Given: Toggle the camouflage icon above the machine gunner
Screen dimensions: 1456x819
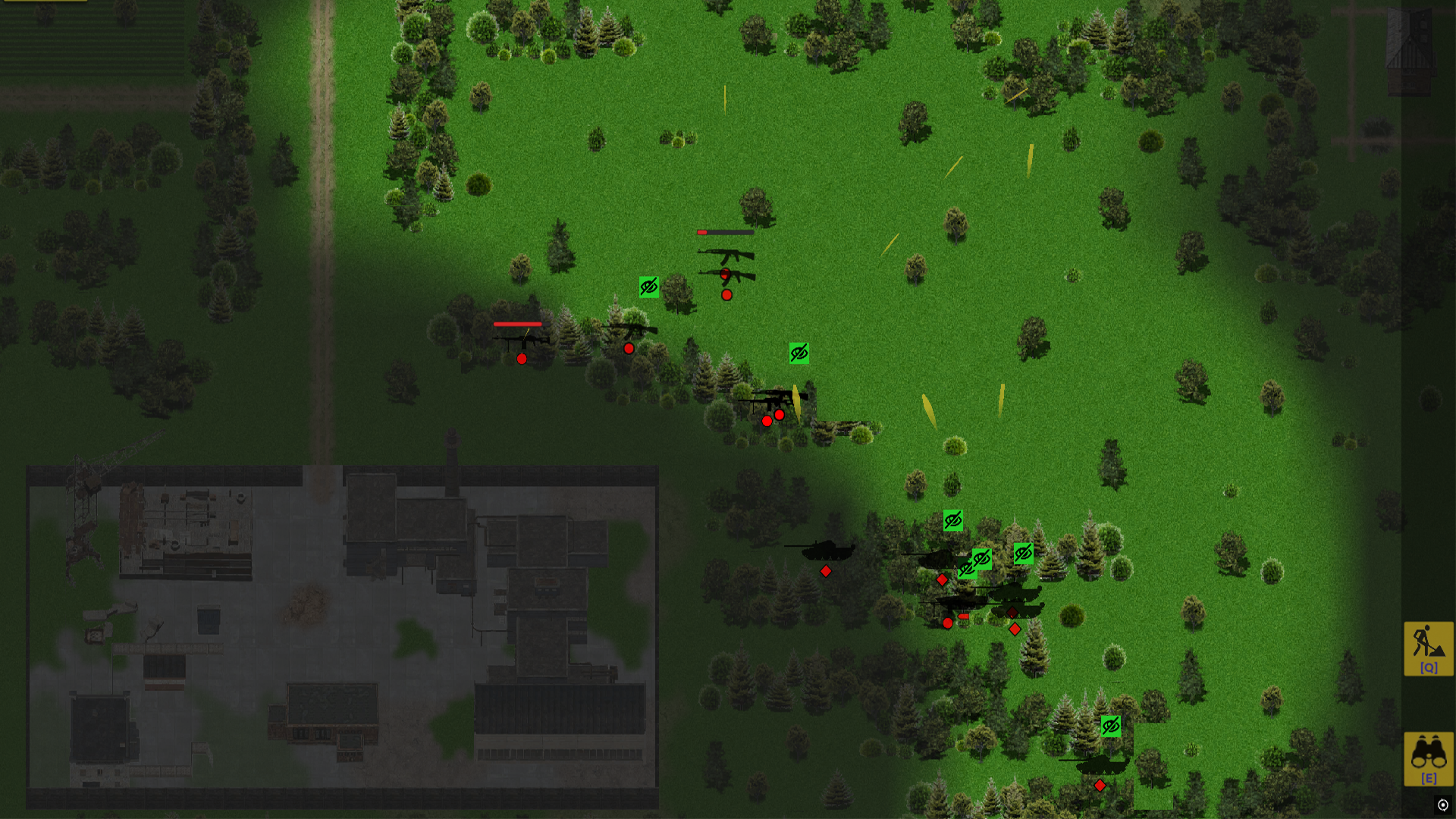Looking at the screenshot, I should coord(799,353).
